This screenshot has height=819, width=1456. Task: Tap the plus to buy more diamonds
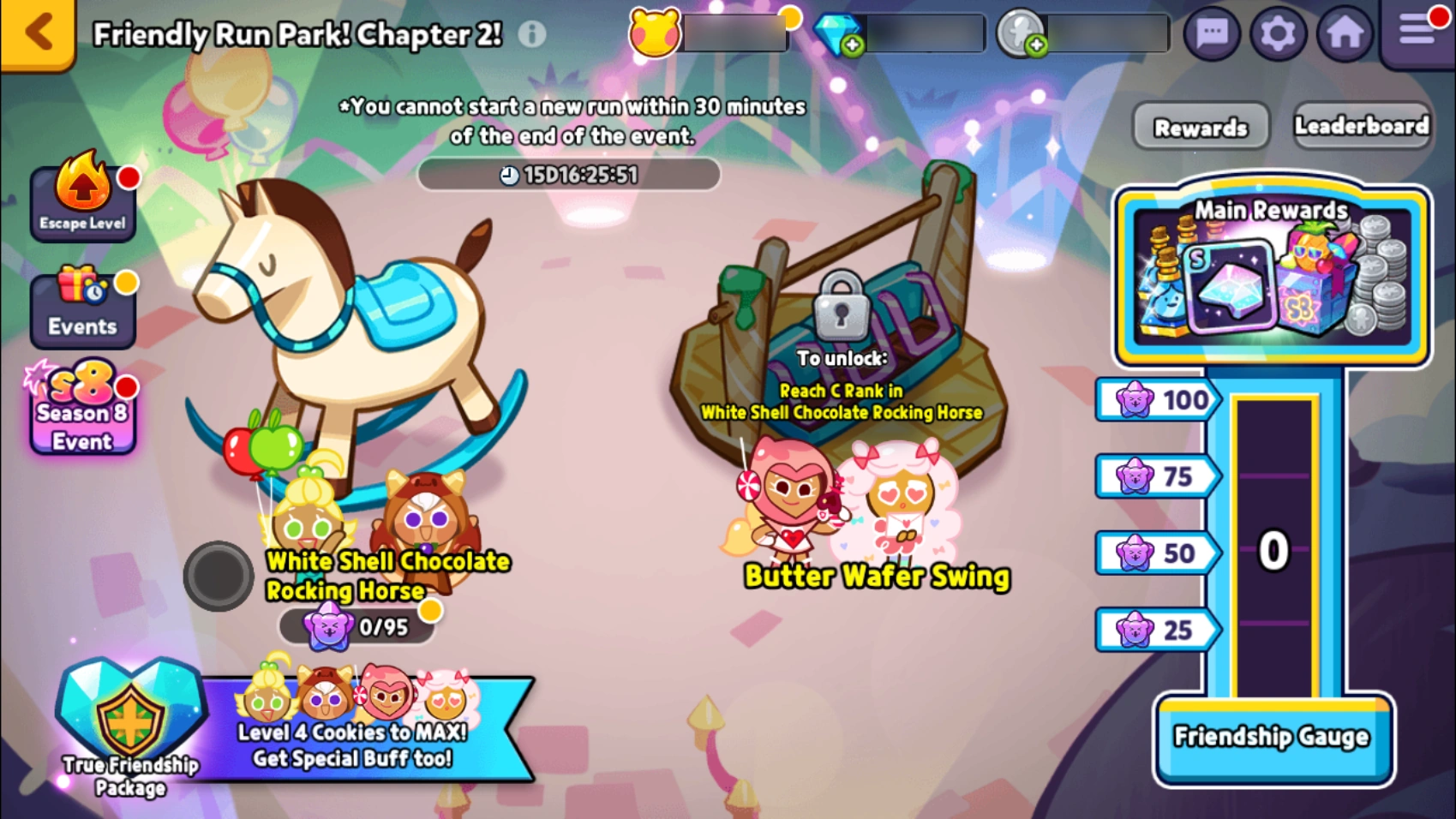[x=854, y=45]
